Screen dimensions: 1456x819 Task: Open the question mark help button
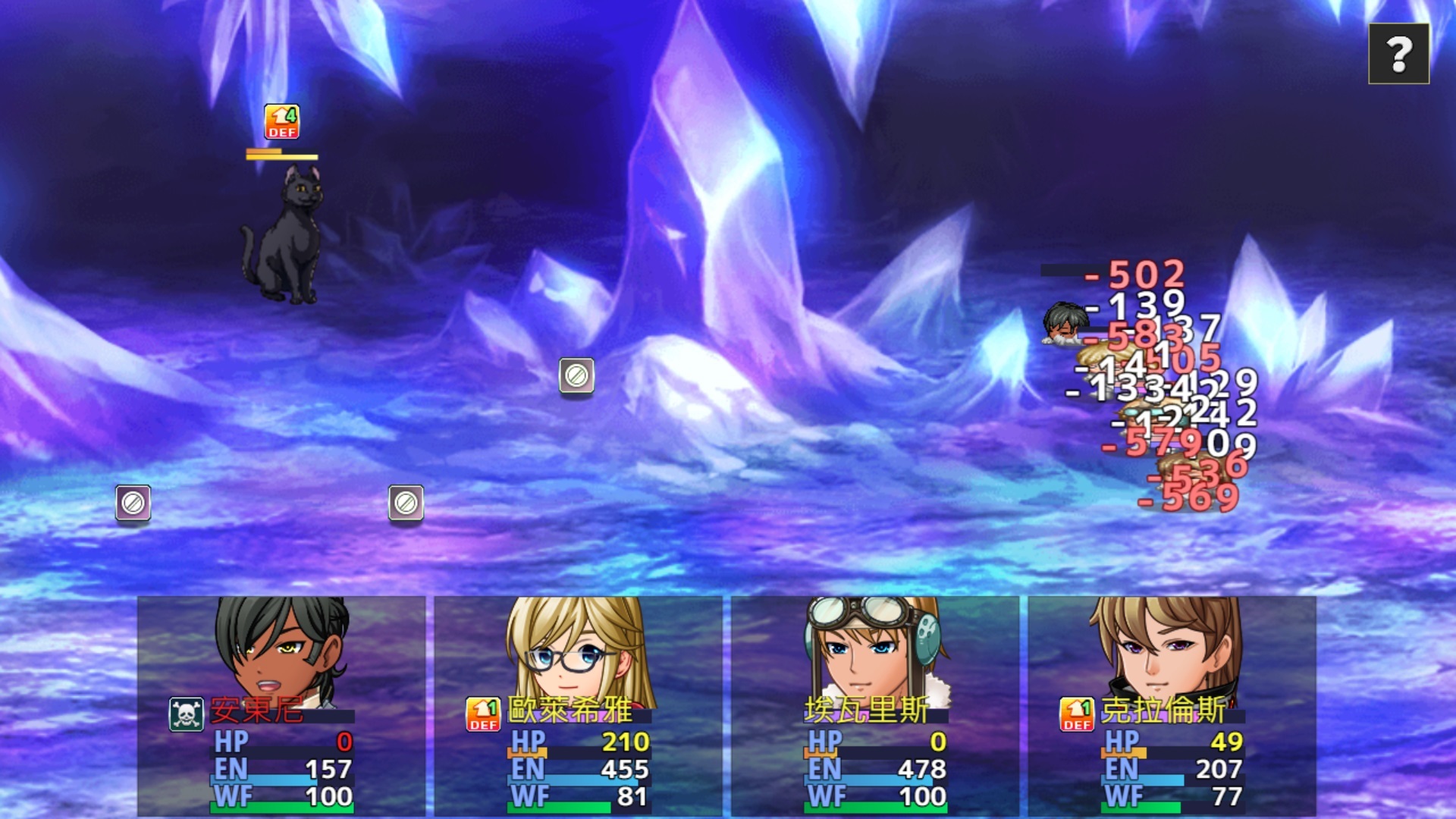pyautogui.click(x=1398, y=54)
